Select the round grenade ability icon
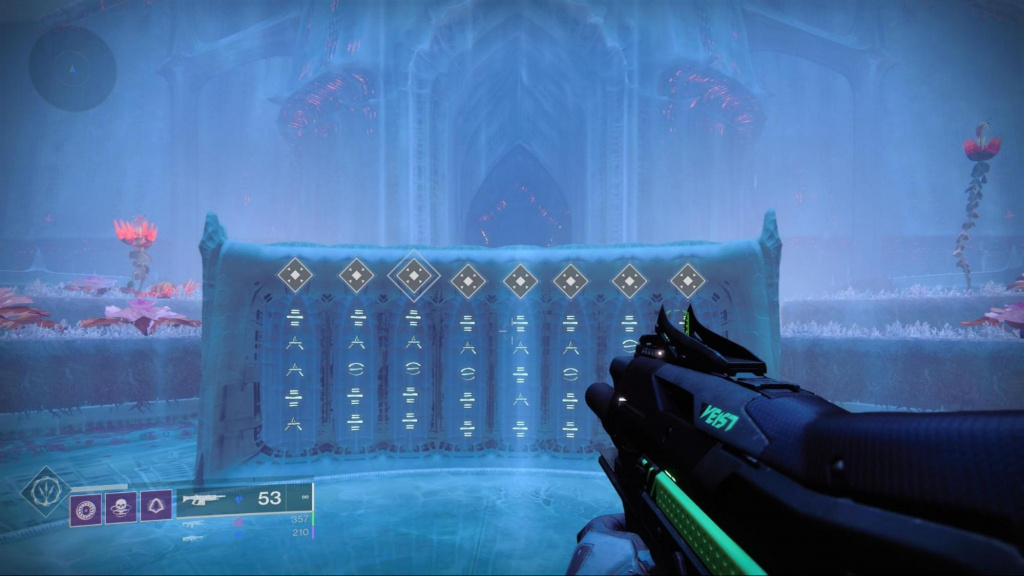Image resolution: width=1024 pixels, height=576 pixels. pyautogui.click(x=85, y=506)
